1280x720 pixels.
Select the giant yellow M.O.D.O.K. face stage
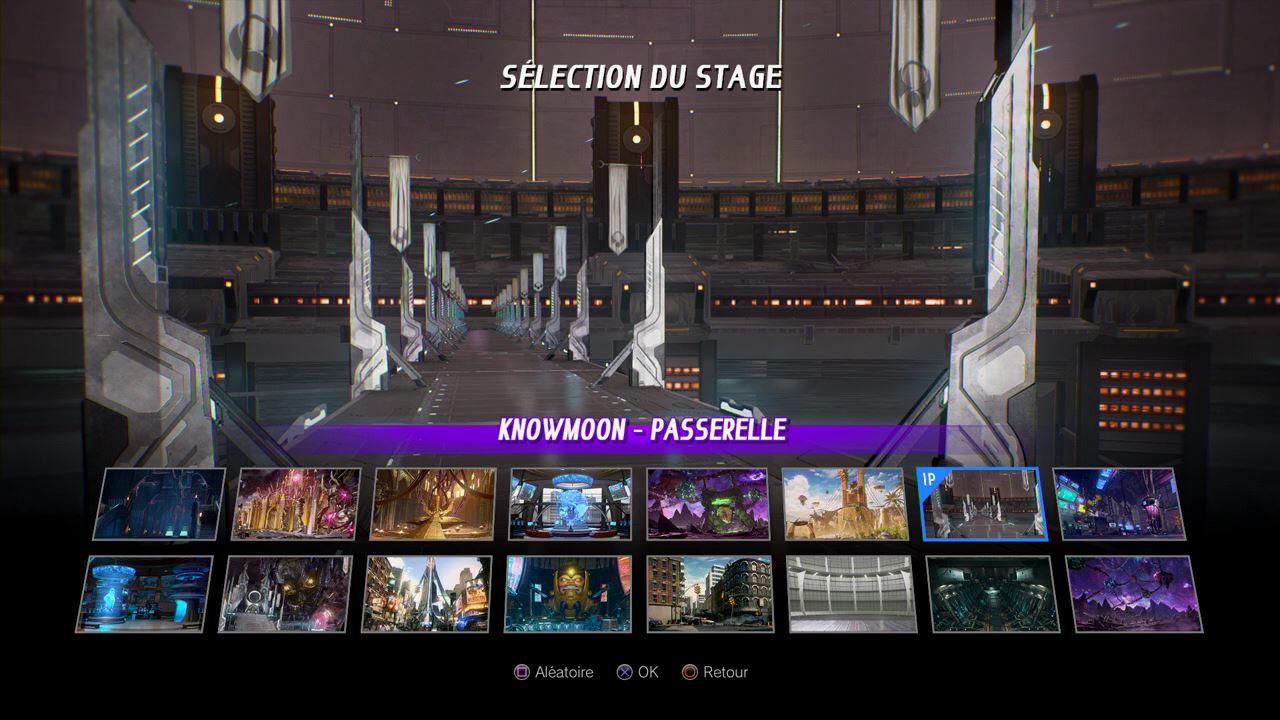point(568,594)
